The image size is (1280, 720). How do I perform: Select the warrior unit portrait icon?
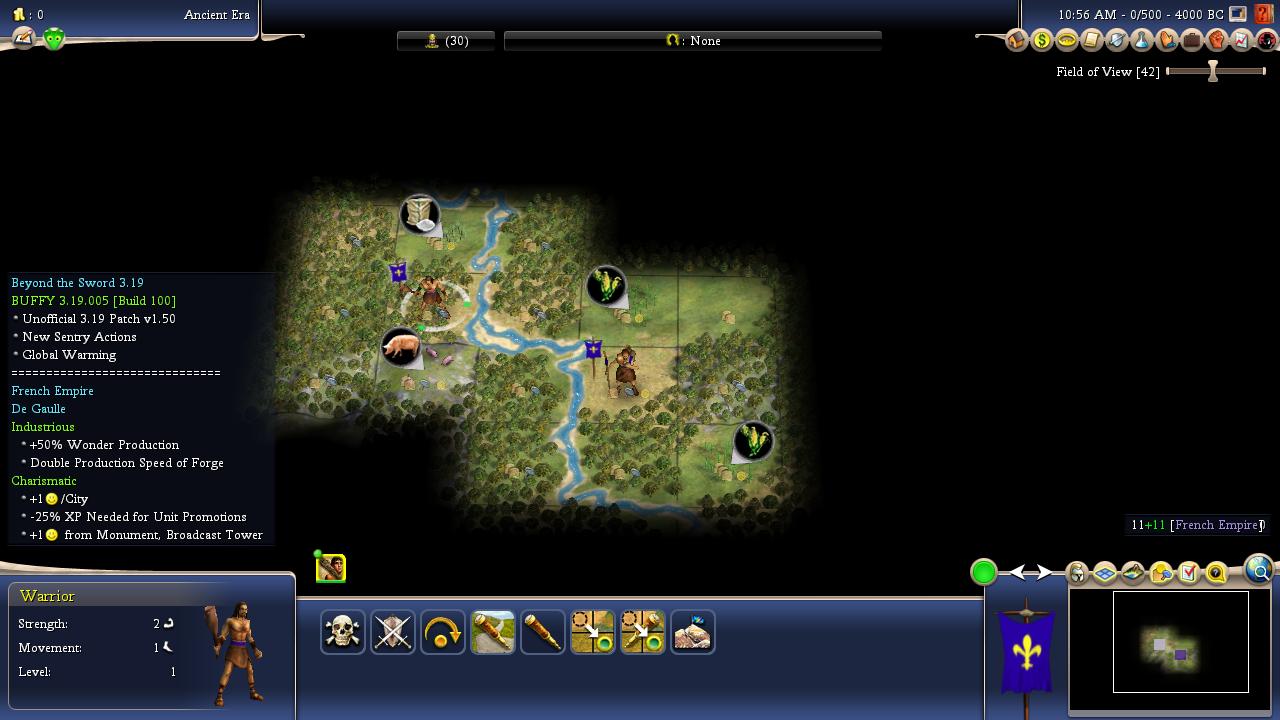click(331, 569)
